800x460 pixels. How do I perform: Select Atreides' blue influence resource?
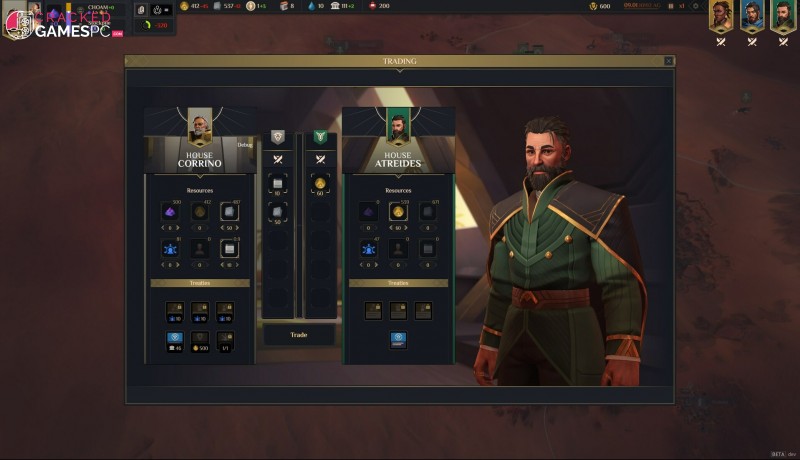tap(369, 249)
